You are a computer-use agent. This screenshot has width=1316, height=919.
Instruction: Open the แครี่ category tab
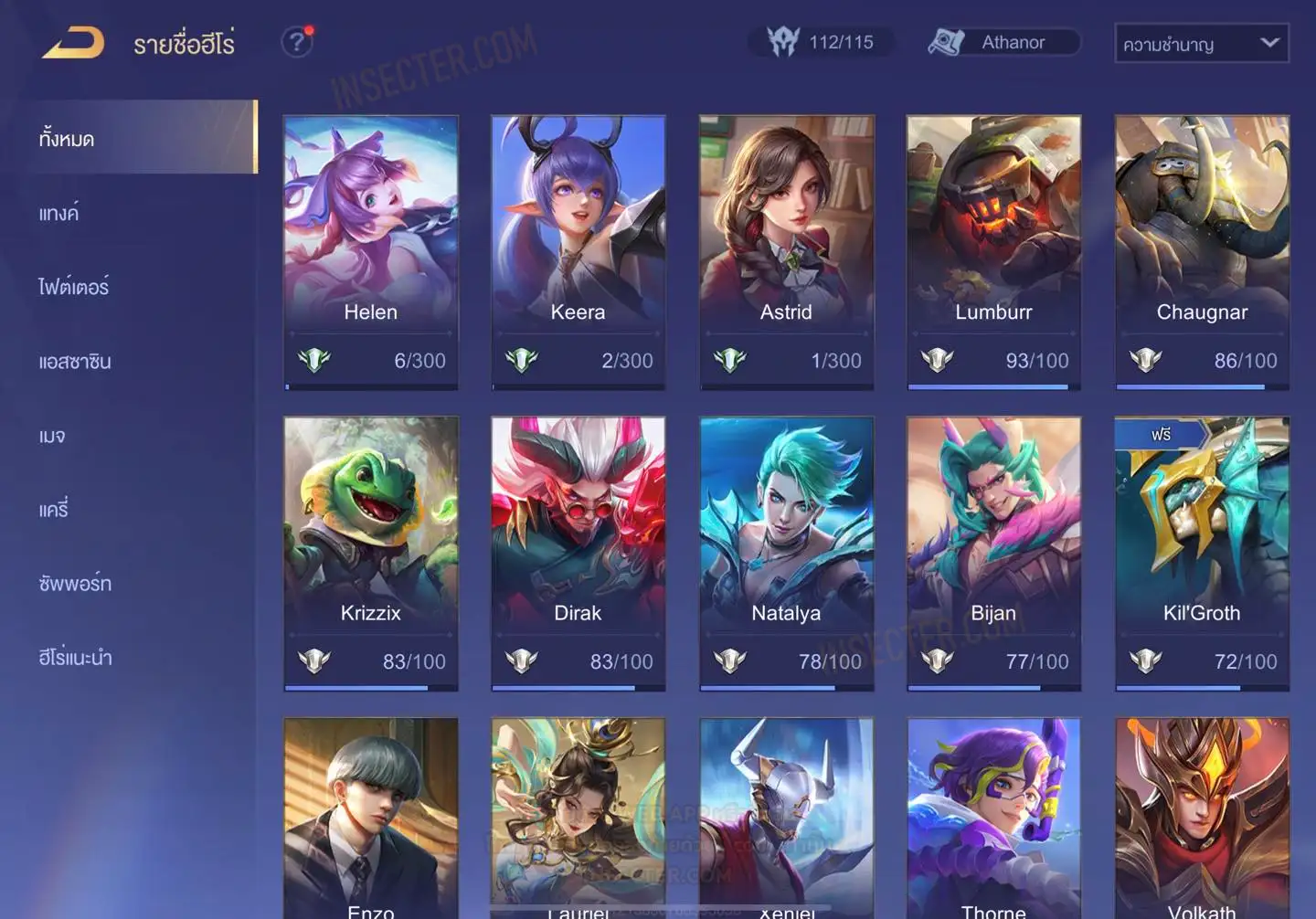pyautogui.click(x=54, y=510)
